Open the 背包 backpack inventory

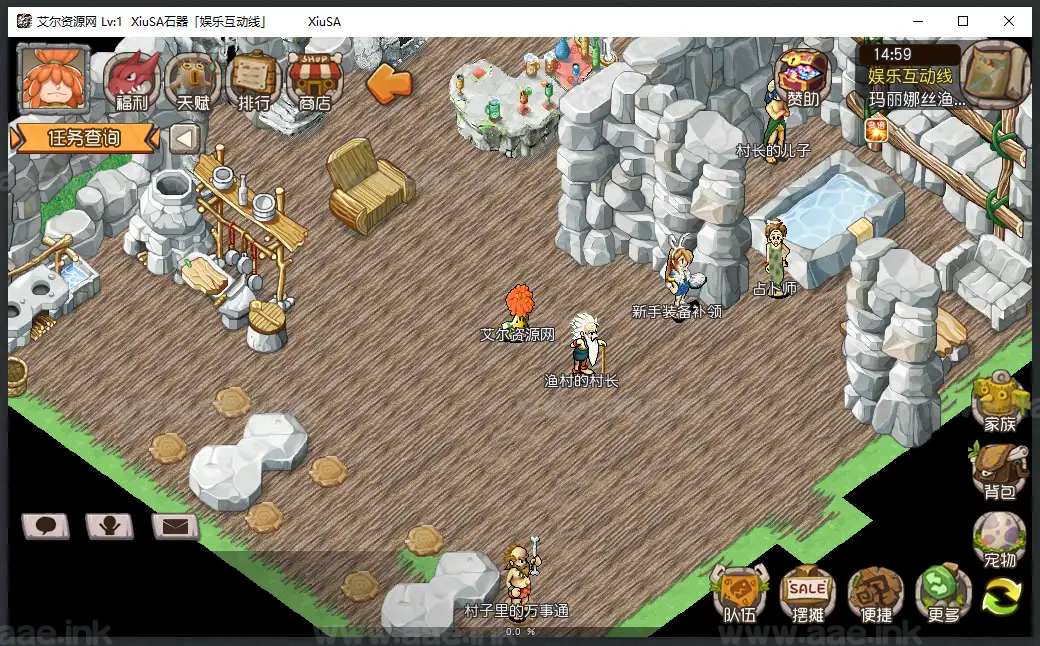click(999, 471)
